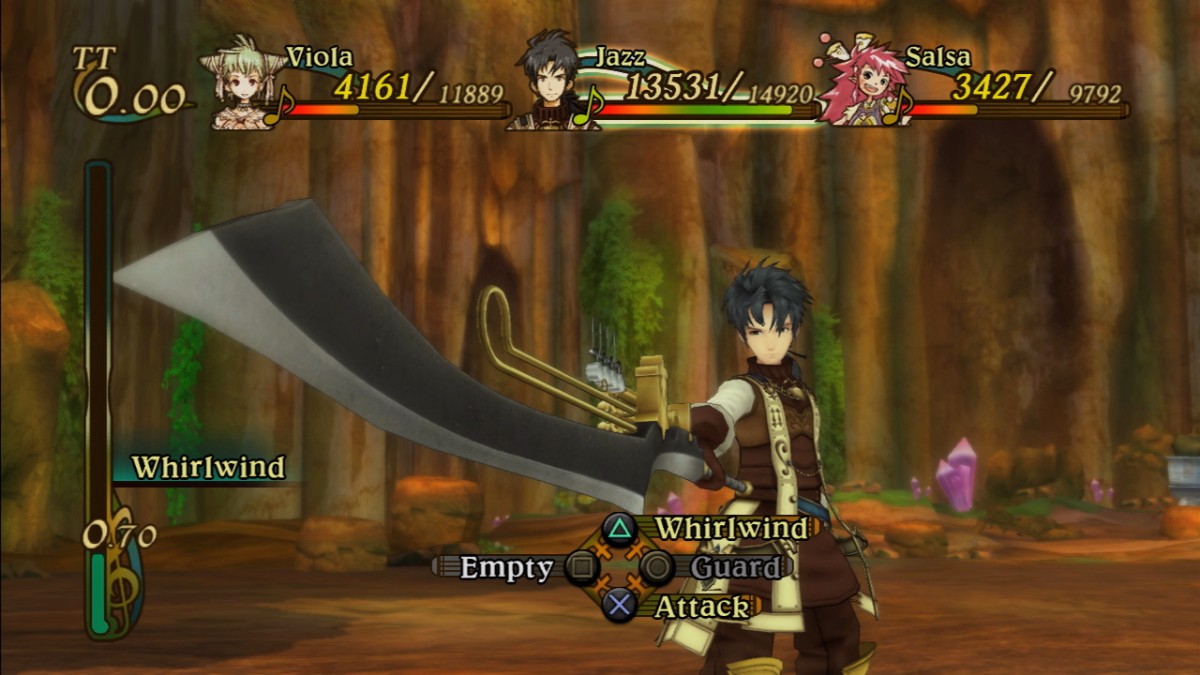
Task: Pick the Empty skill slot
Action: [507, 568]
